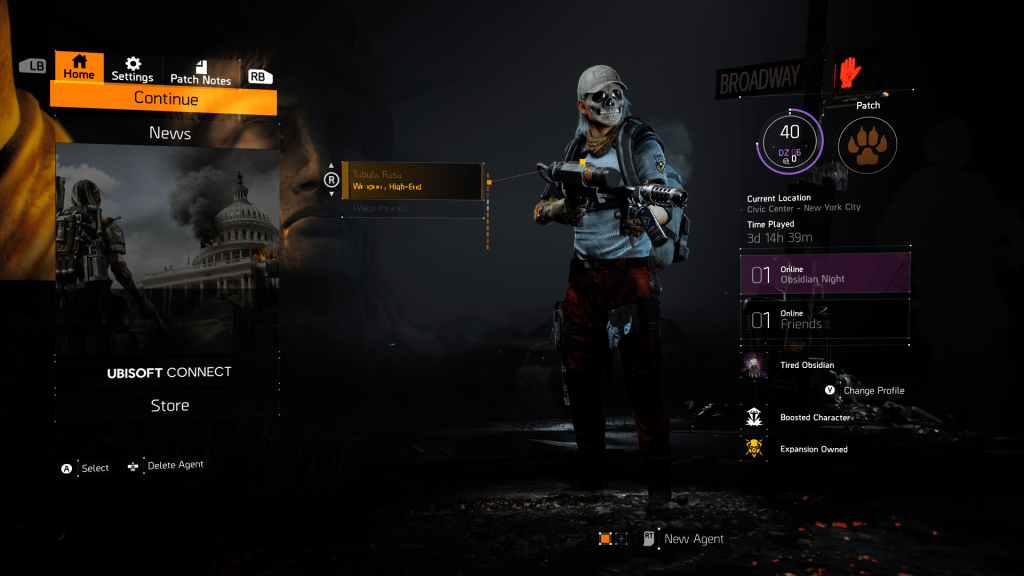This screenshot has height=576, width=1024.
Task: Open Ubisoft Connect
Action: (169, 372)
